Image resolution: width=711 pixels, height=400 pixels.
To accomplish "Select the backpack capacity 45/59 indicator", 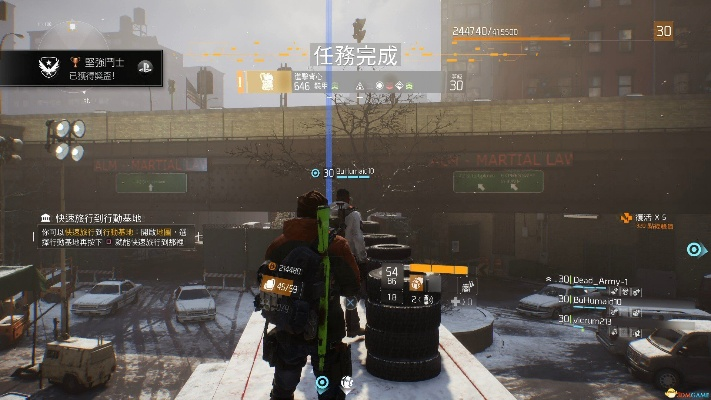I will pos(280,288).
